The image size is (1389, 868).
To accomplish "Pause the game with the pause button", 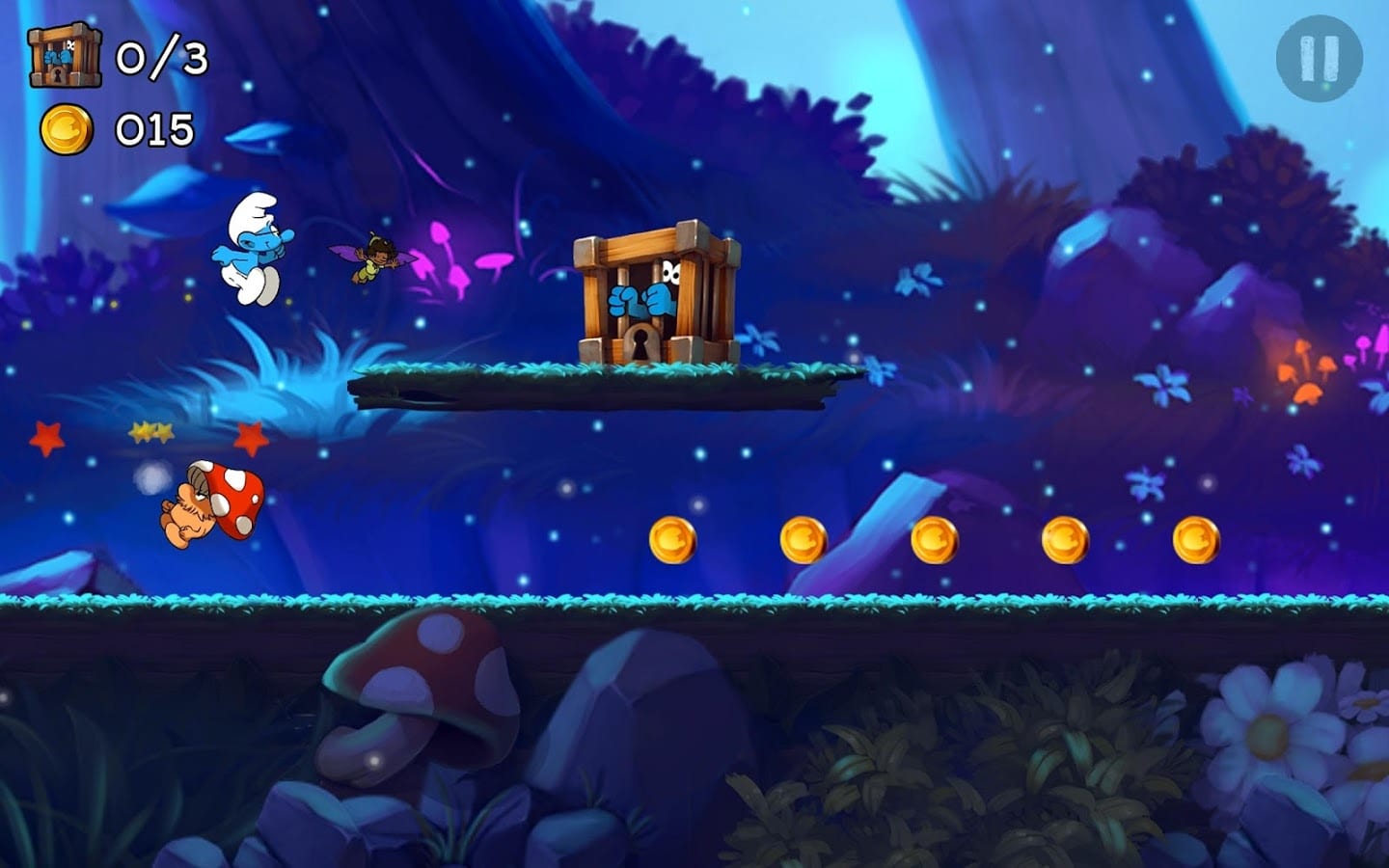I will [1319, 58].
